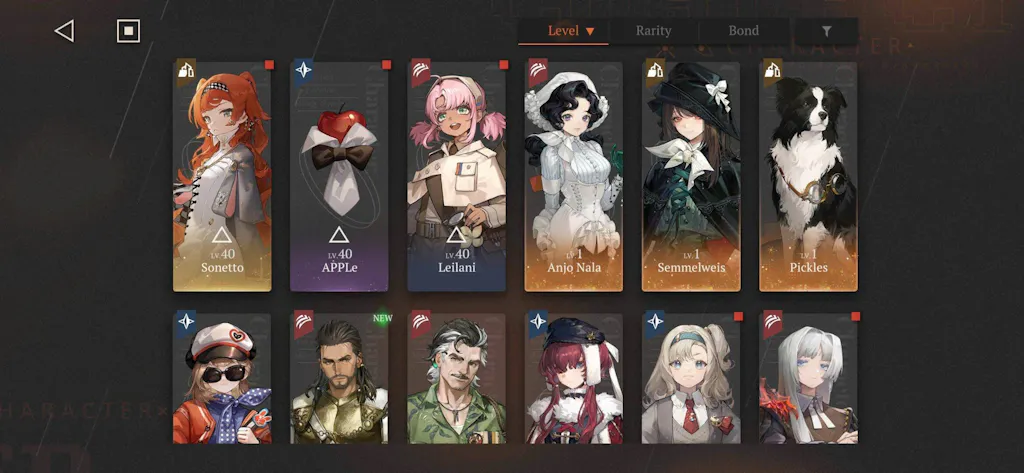
Task: View the Semmelweis character card
Action: [x=691, y=176]
